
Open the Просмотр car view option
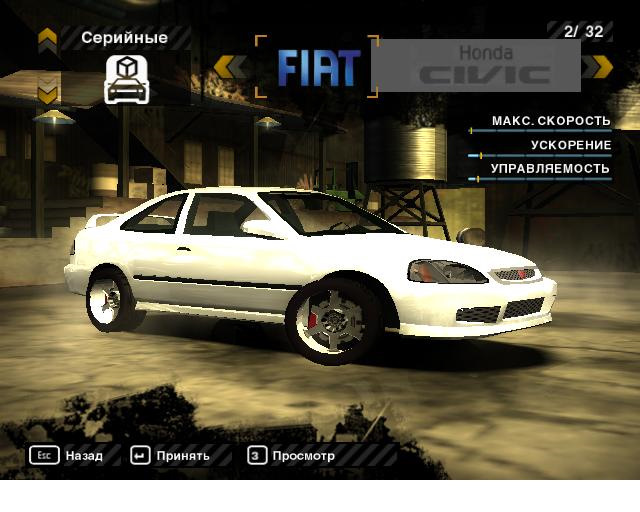(291, 456)
